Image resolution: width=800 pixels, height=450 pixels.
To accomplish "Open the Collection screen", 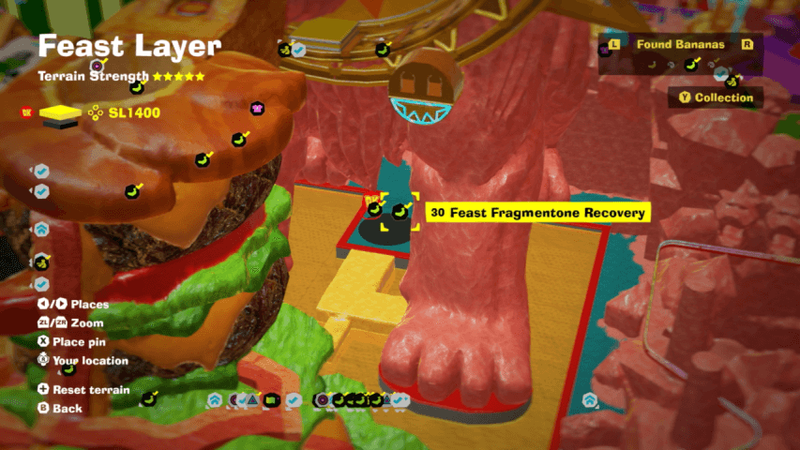I will click(715, 98).
